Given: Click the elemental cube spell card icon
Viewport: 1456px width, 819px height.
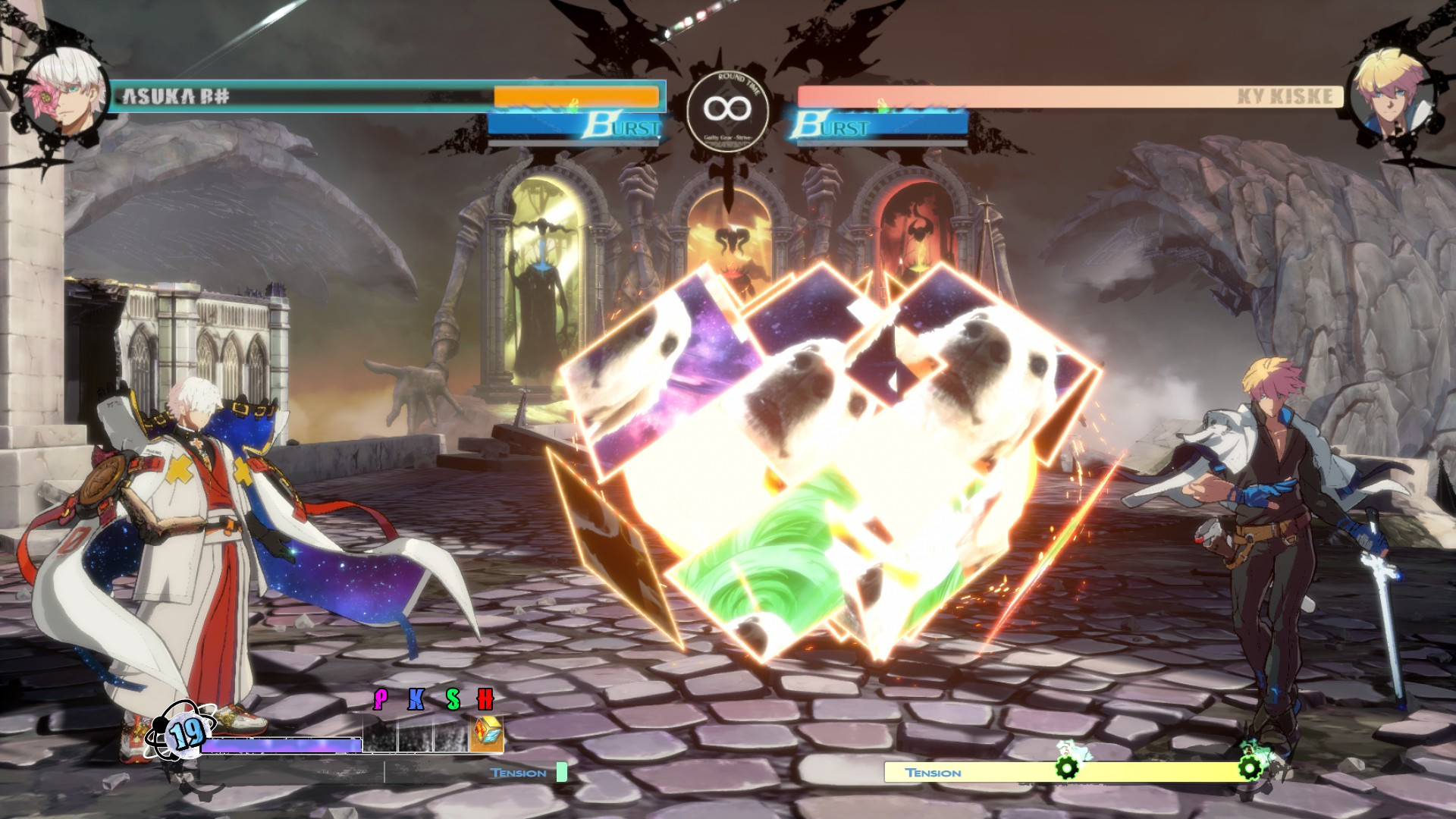Looking at the screenshot, I should click(487, 735).
